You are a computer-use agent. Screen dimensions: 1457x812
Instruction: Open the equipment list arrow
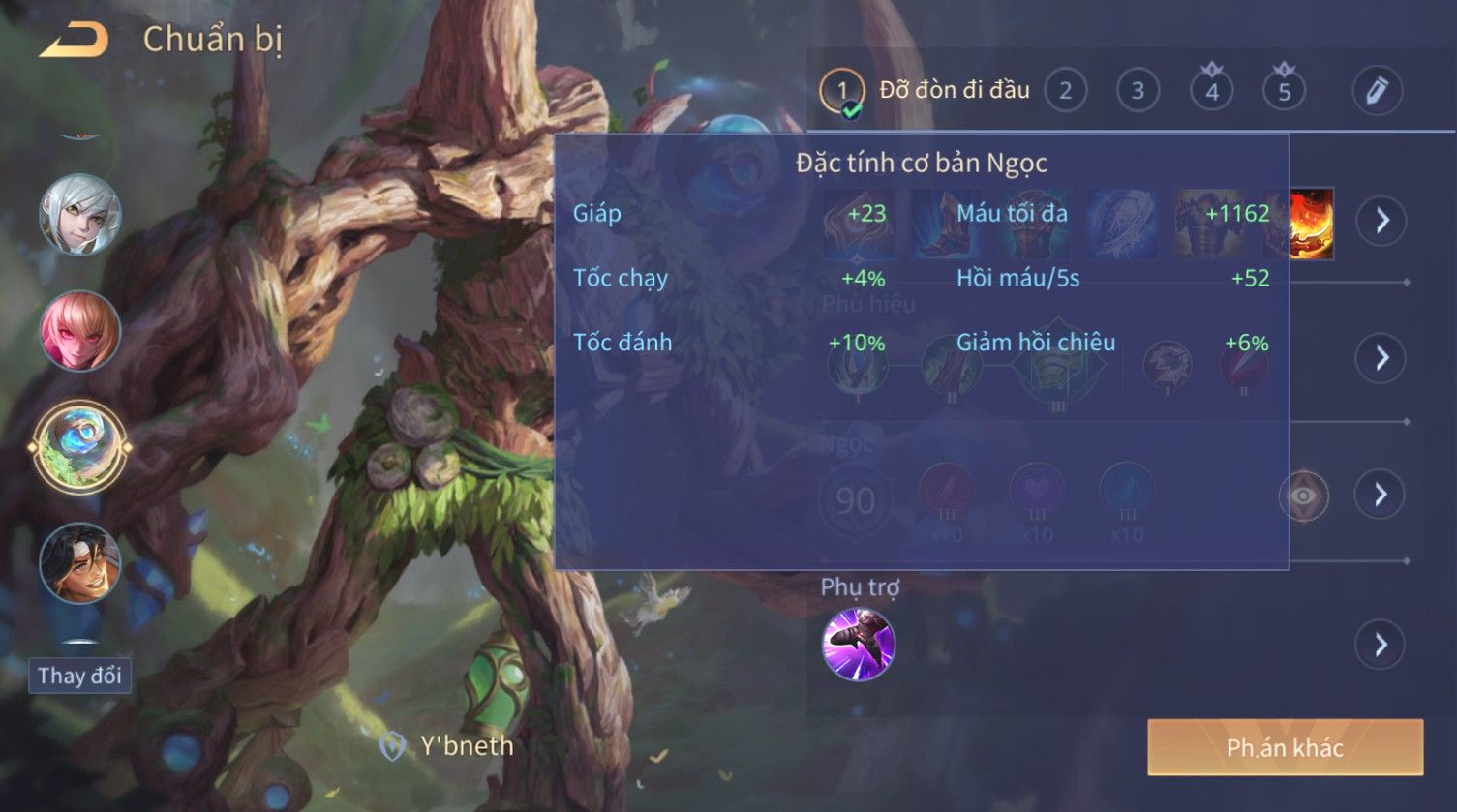(1381, 221)
